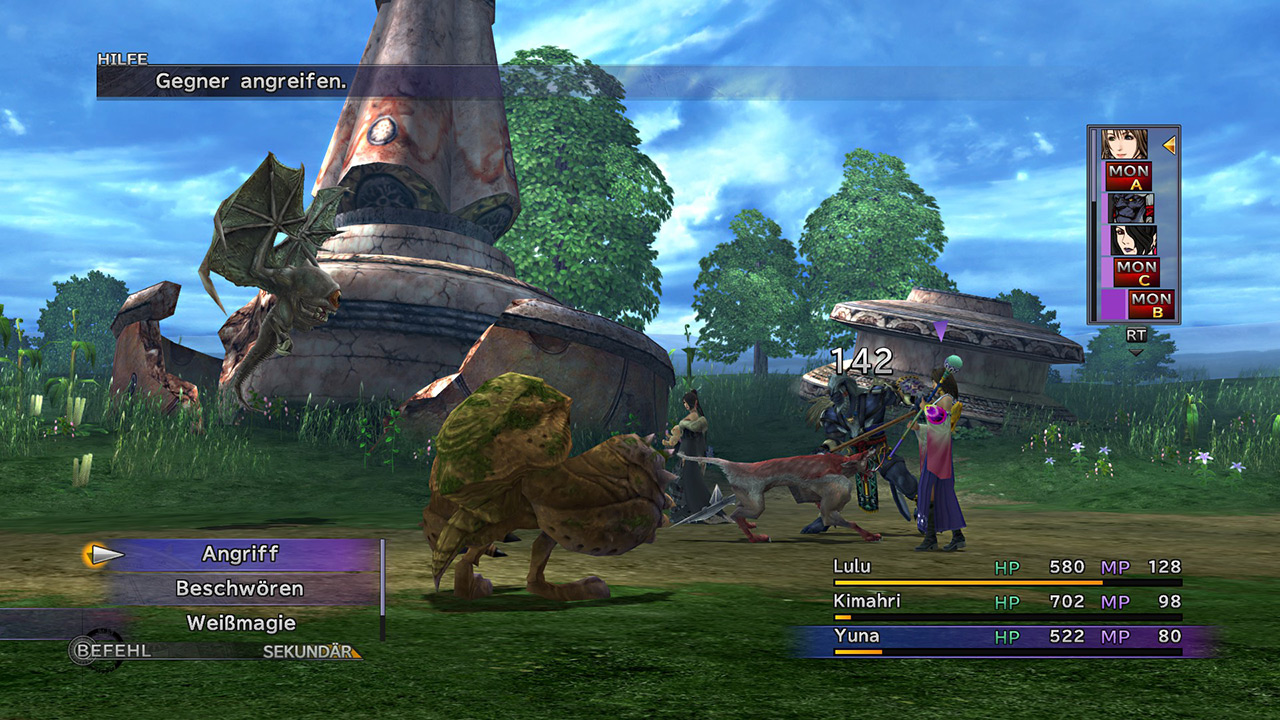Click the MON B turn order entry
The width and height of the screenshot is (1280, 720).
click(1151, 304)
